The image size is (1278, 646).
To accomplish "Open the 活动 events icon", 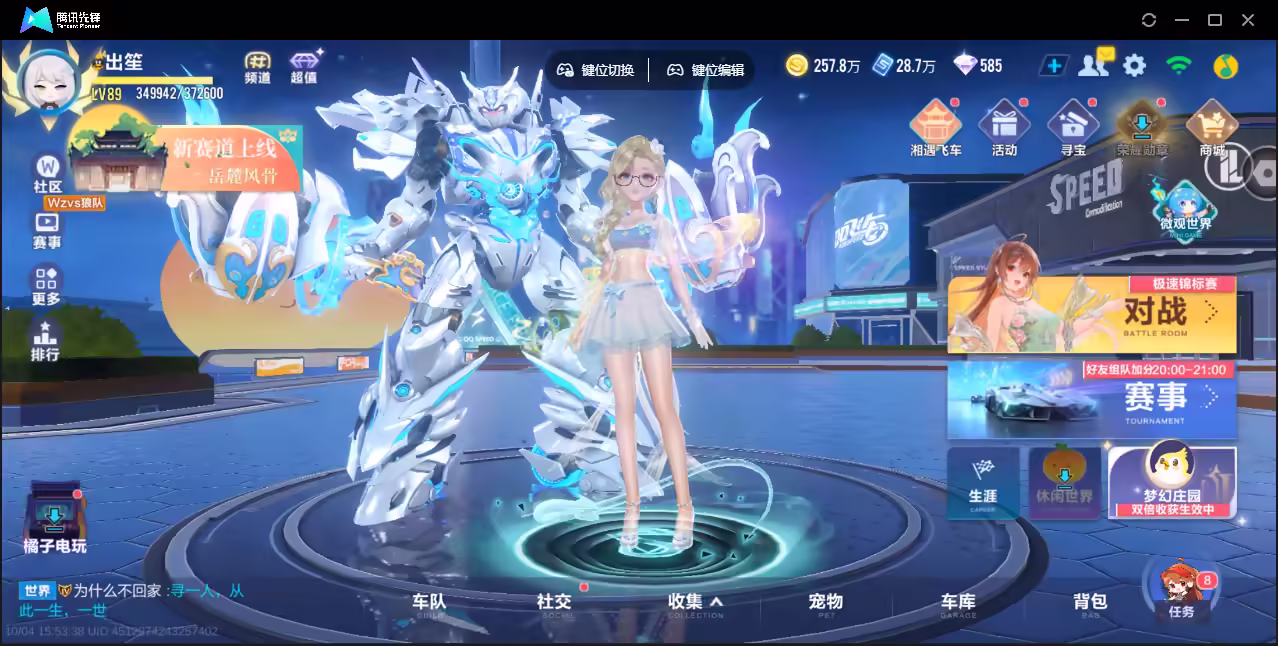I will (x=1004, y=131).
